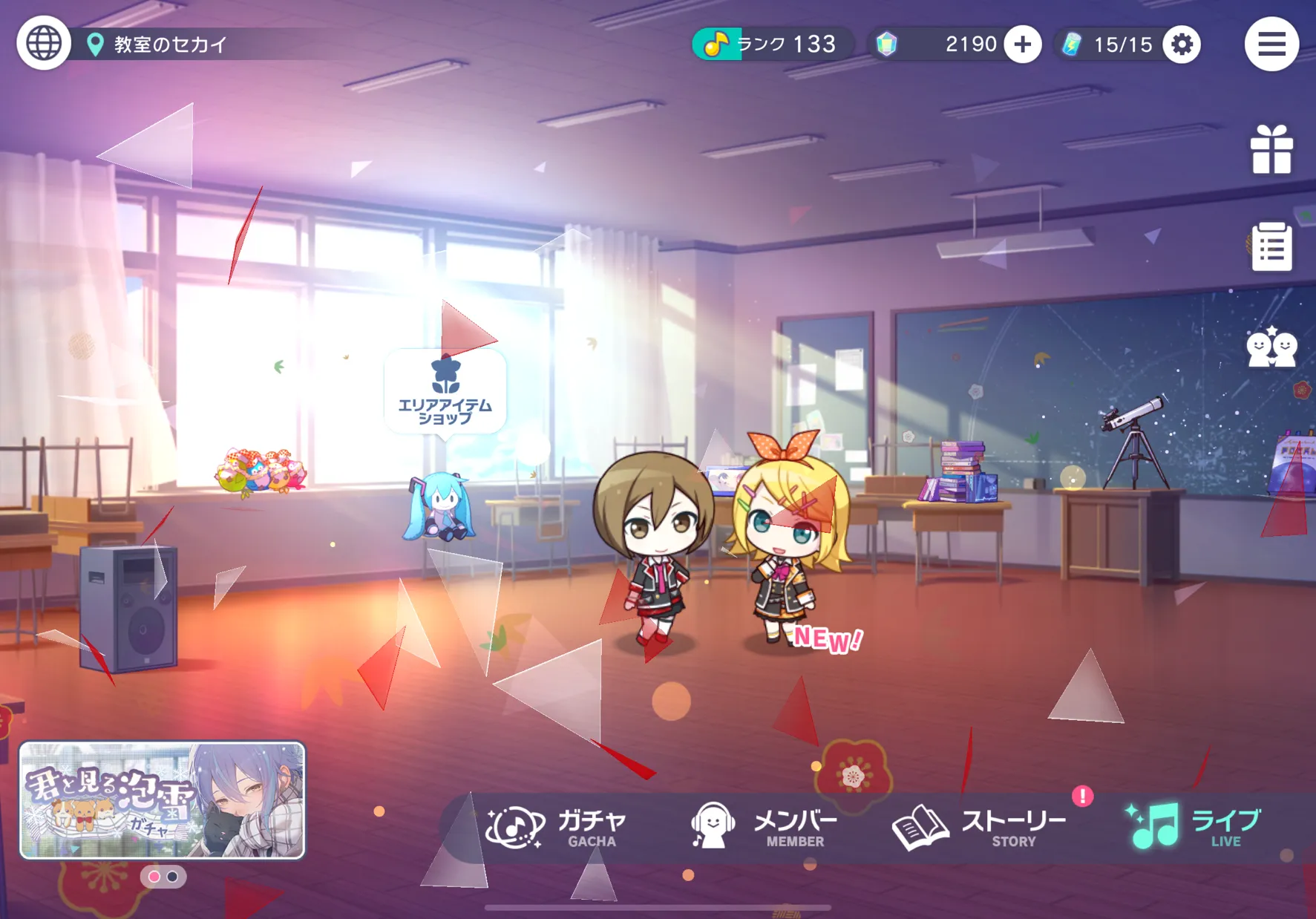This screenshot has height=919, width=1316.
Task: Start the Live menu
Action: point(1194,827)
